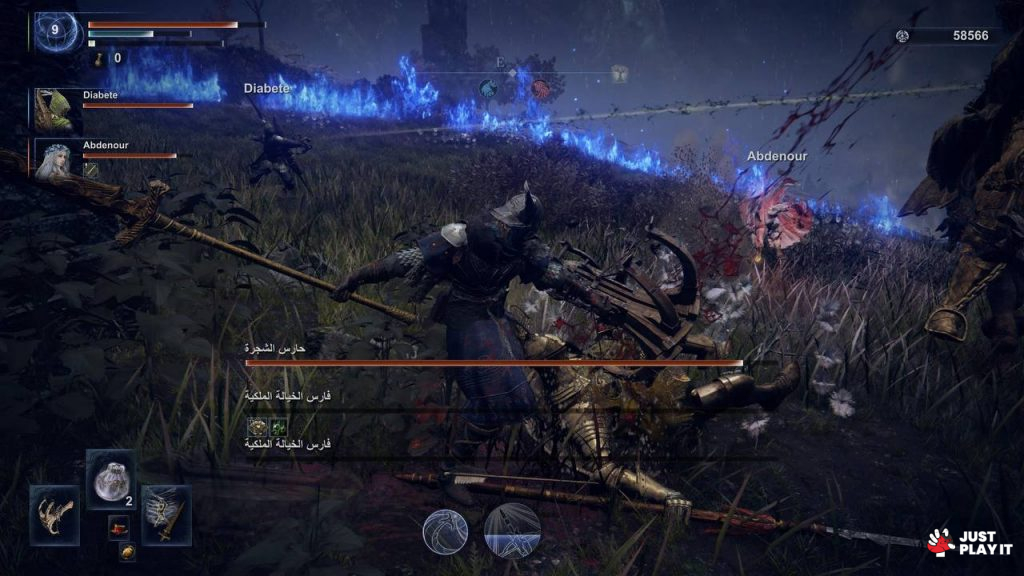The image size is (1024, 576).
Task: Click the status icon under Abdenour's health bar
Action: tap(91, 170)
